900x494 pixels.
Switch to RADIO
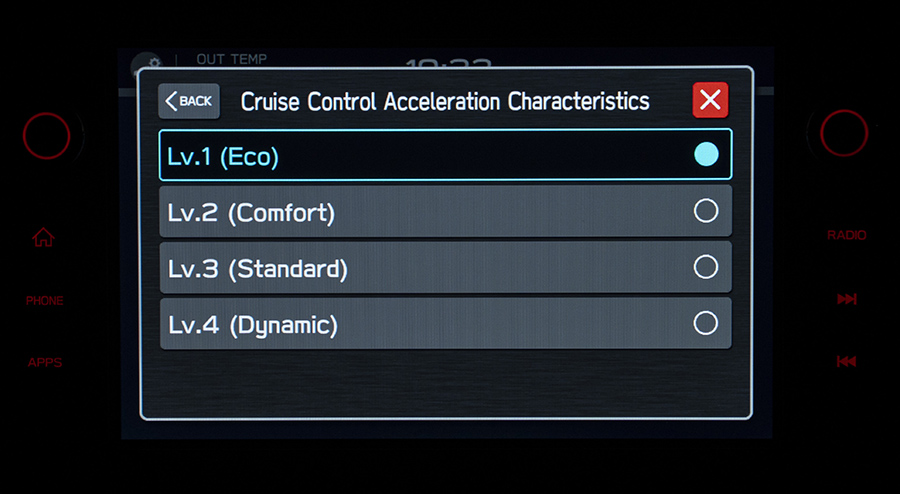coord(846,236)
